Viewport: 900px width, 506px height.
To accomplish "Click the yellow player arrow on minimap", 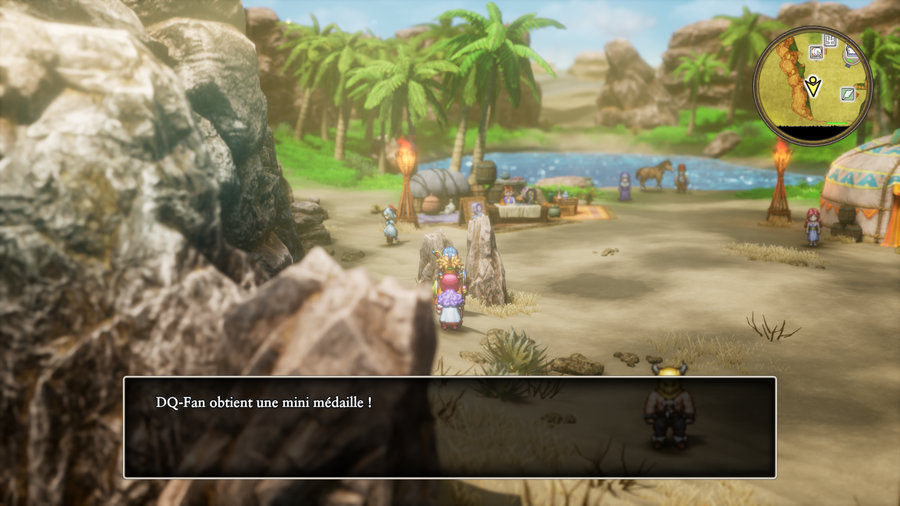I will (x=814, y=87).
